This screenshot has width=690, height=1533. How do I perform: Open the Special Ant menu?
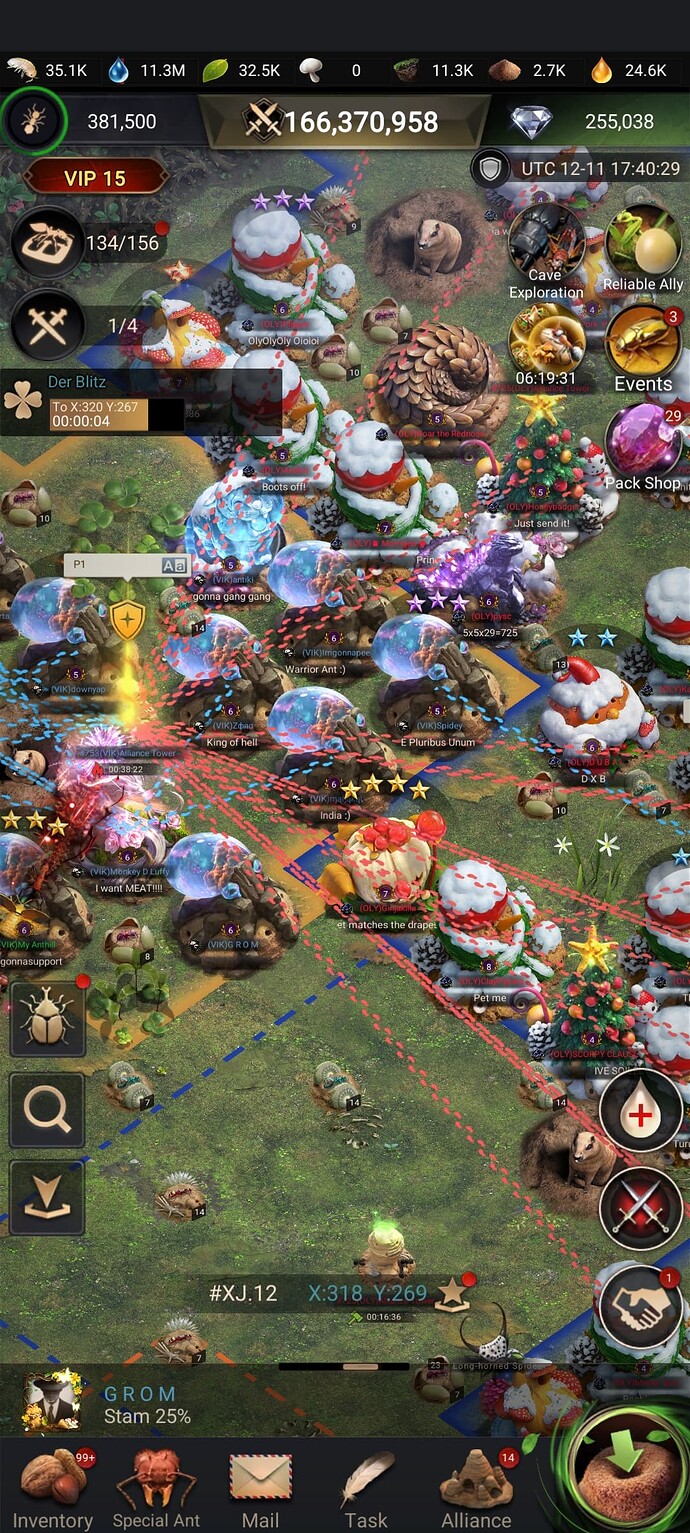156,1487
